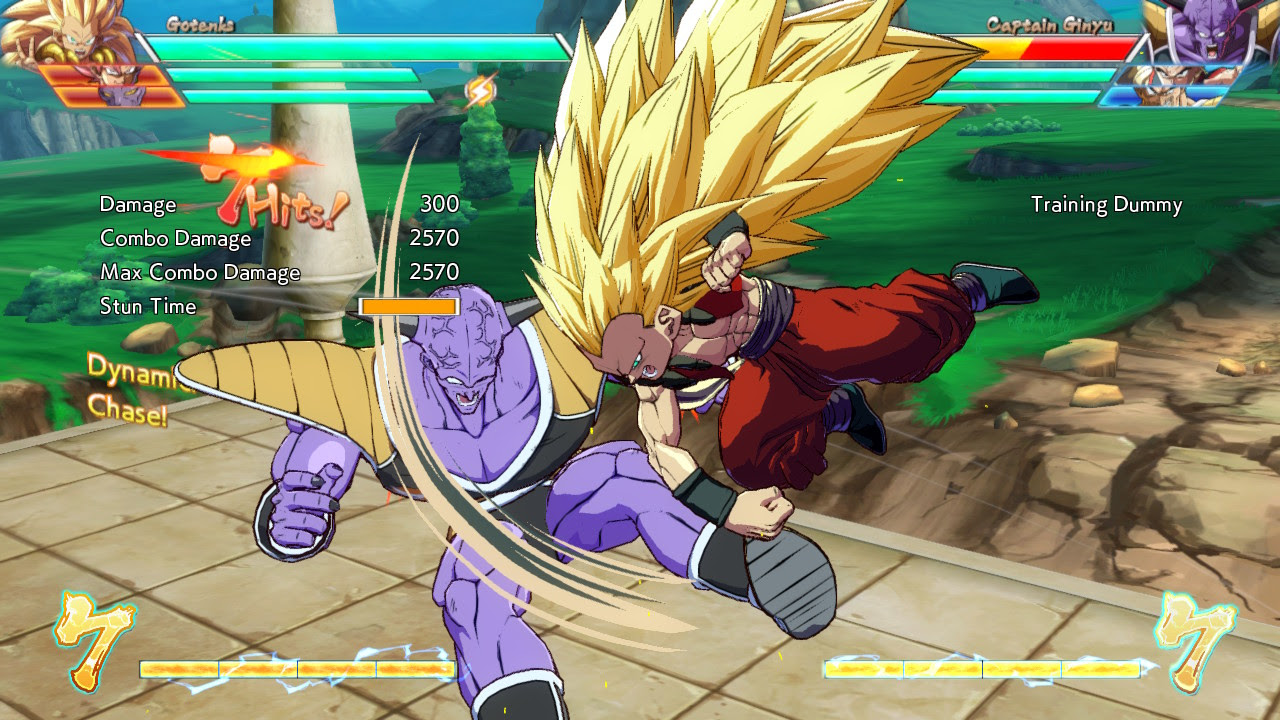This screenshot has height=720, width=1280.
Task: Activate the lightning bolt Sparking icon
Action: click(x=481, y=92)
